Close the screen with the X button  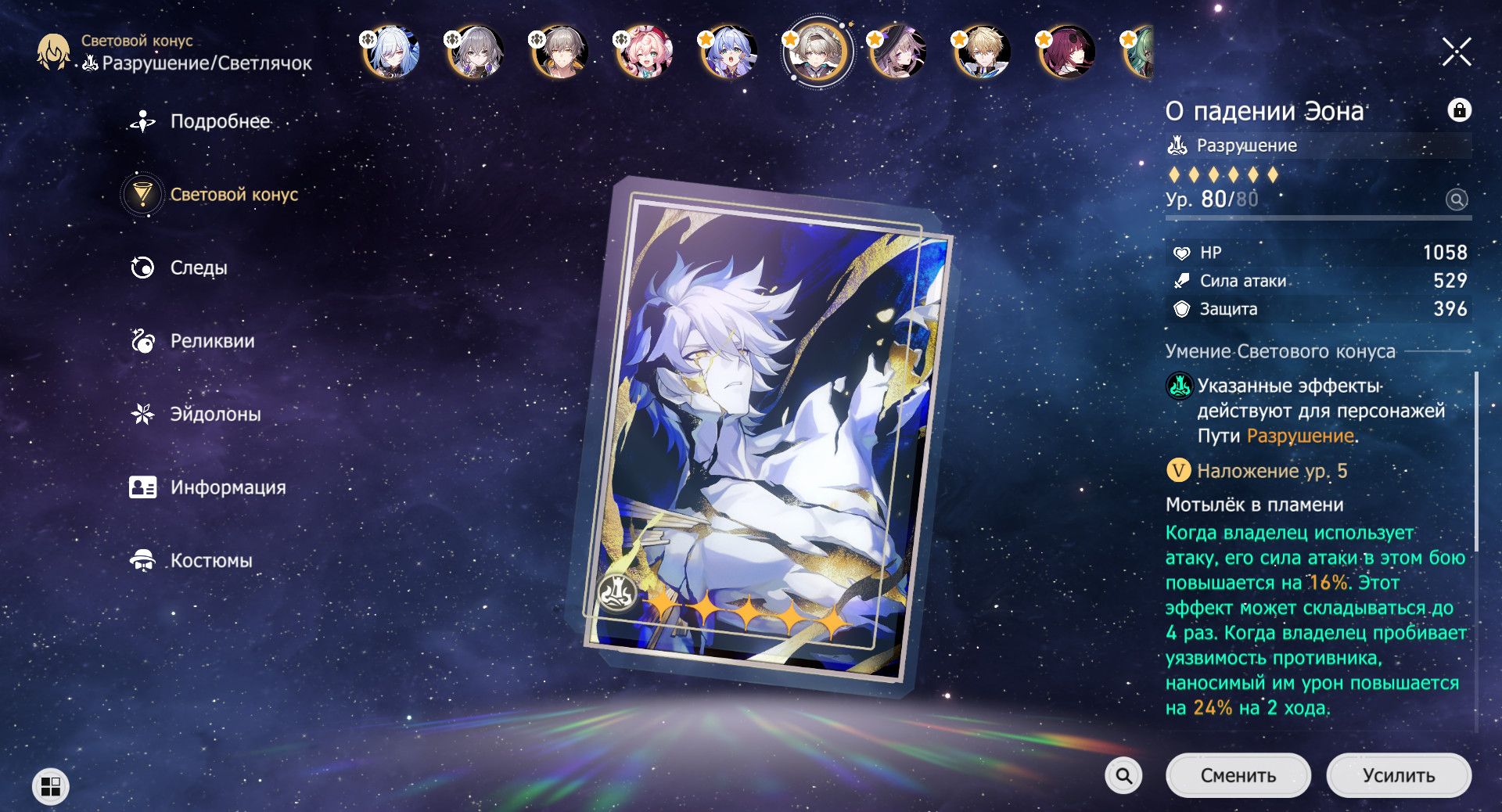(x=1456, y=51)
